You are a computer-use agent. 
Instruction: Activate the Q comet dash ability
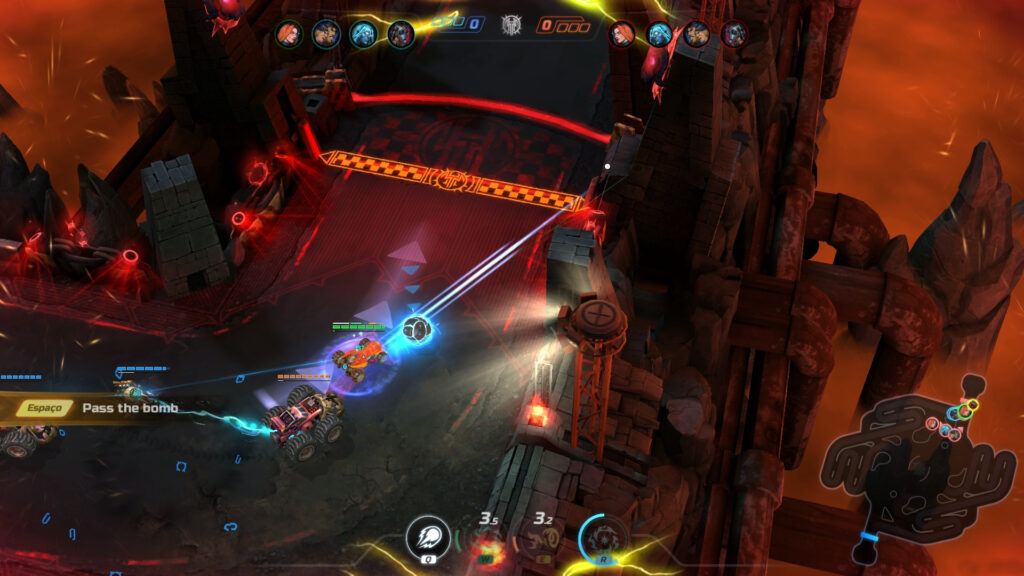424,538
